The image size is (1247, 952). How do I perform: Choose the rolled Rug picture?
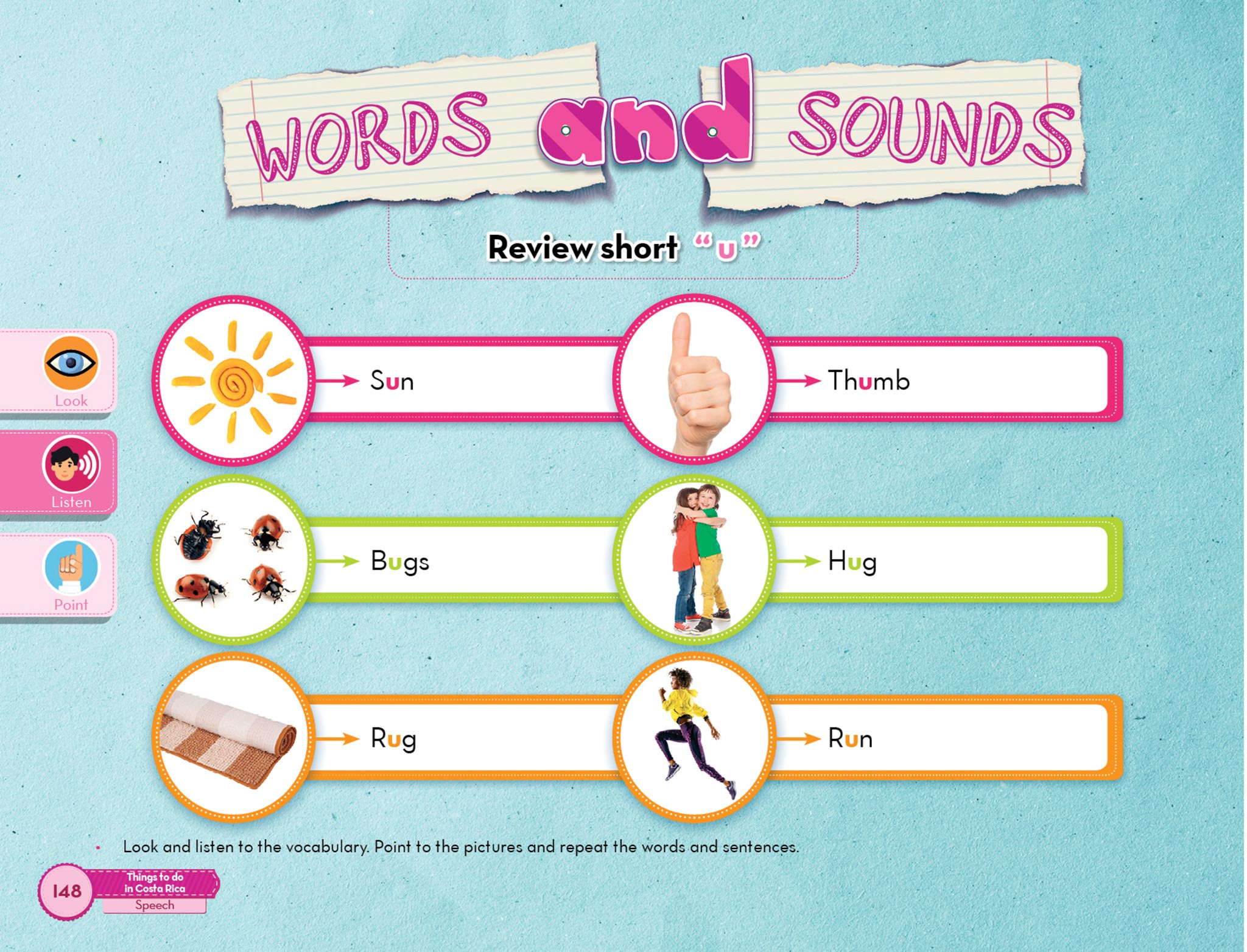point(233,738)
